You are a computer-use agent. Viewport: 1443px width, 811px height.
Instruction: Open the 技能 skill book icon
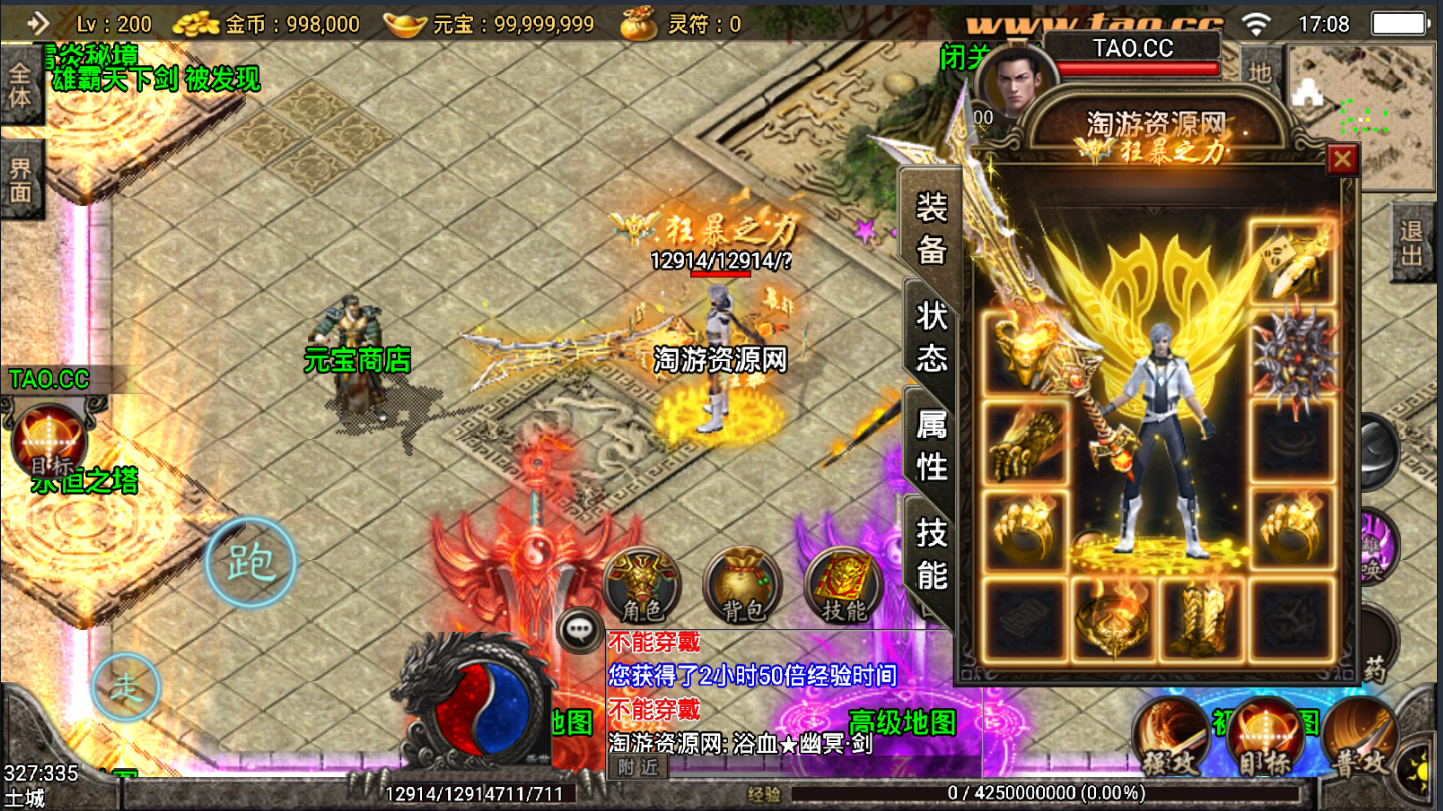coord(843,584)
